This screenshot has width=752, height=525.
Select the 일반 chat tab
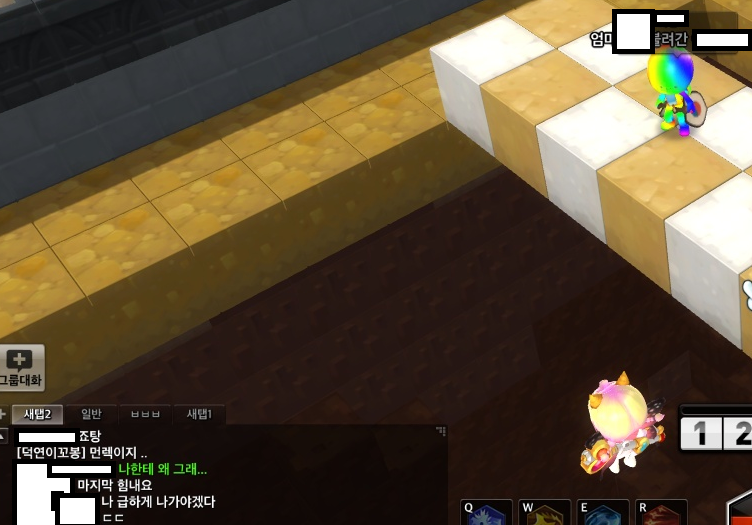coord(91,414)
